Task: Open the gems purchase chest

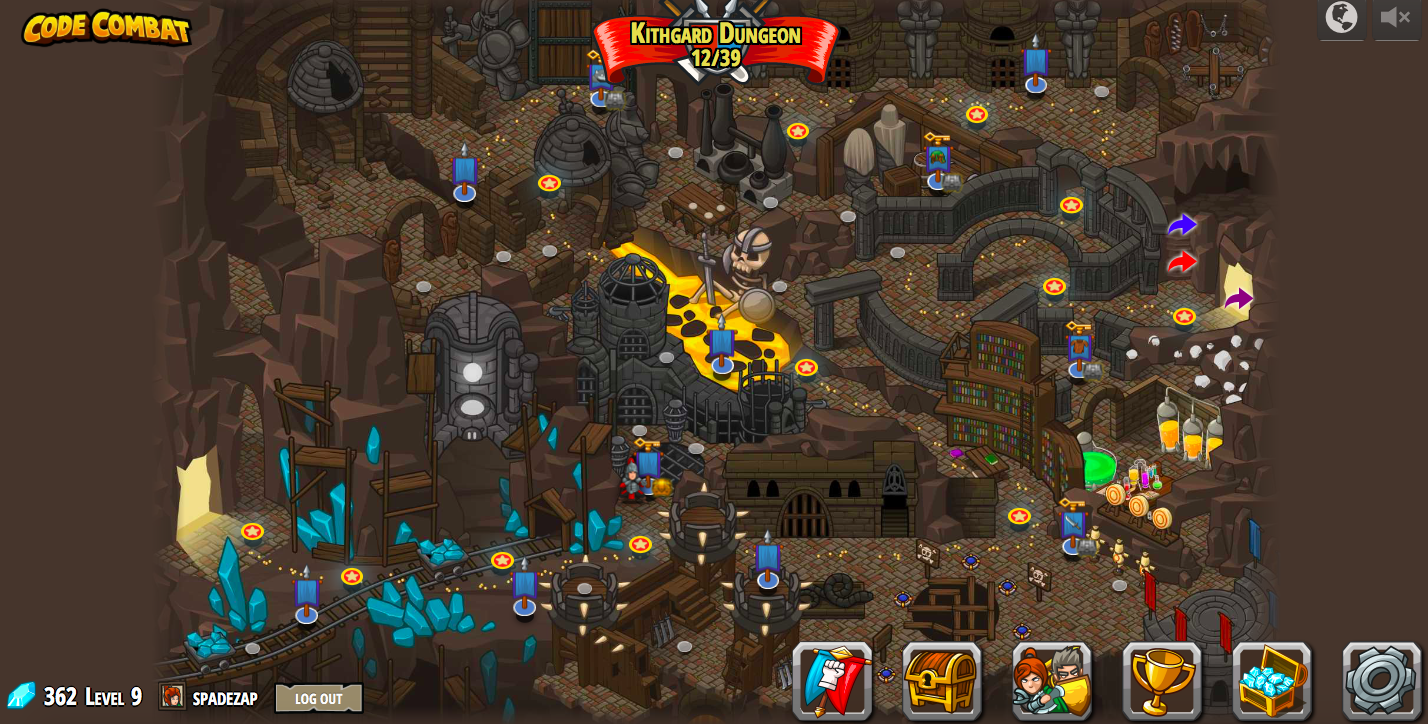Action: (1271, 681)
